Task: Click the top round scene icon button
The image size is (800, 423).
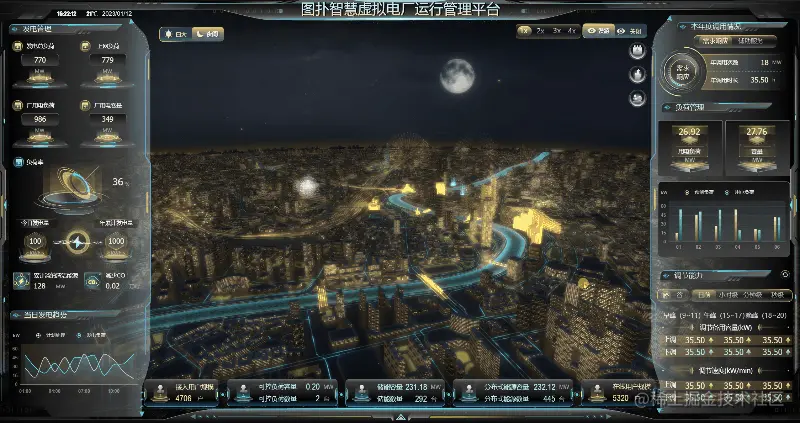Action: (x=636, y=51)
